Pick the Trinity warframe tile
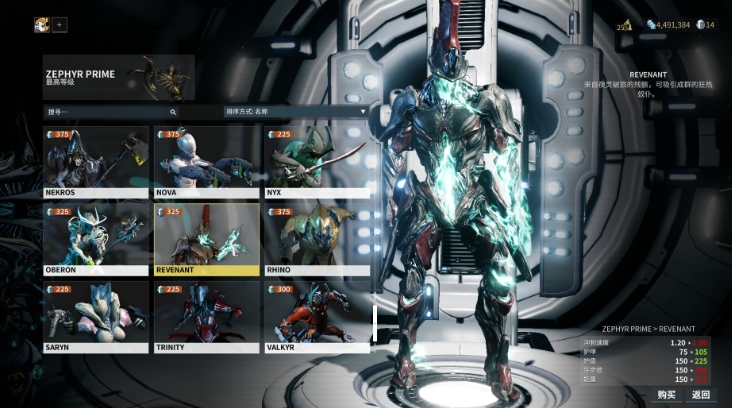Viewport: 732px width, 408px height. [206, 316]
